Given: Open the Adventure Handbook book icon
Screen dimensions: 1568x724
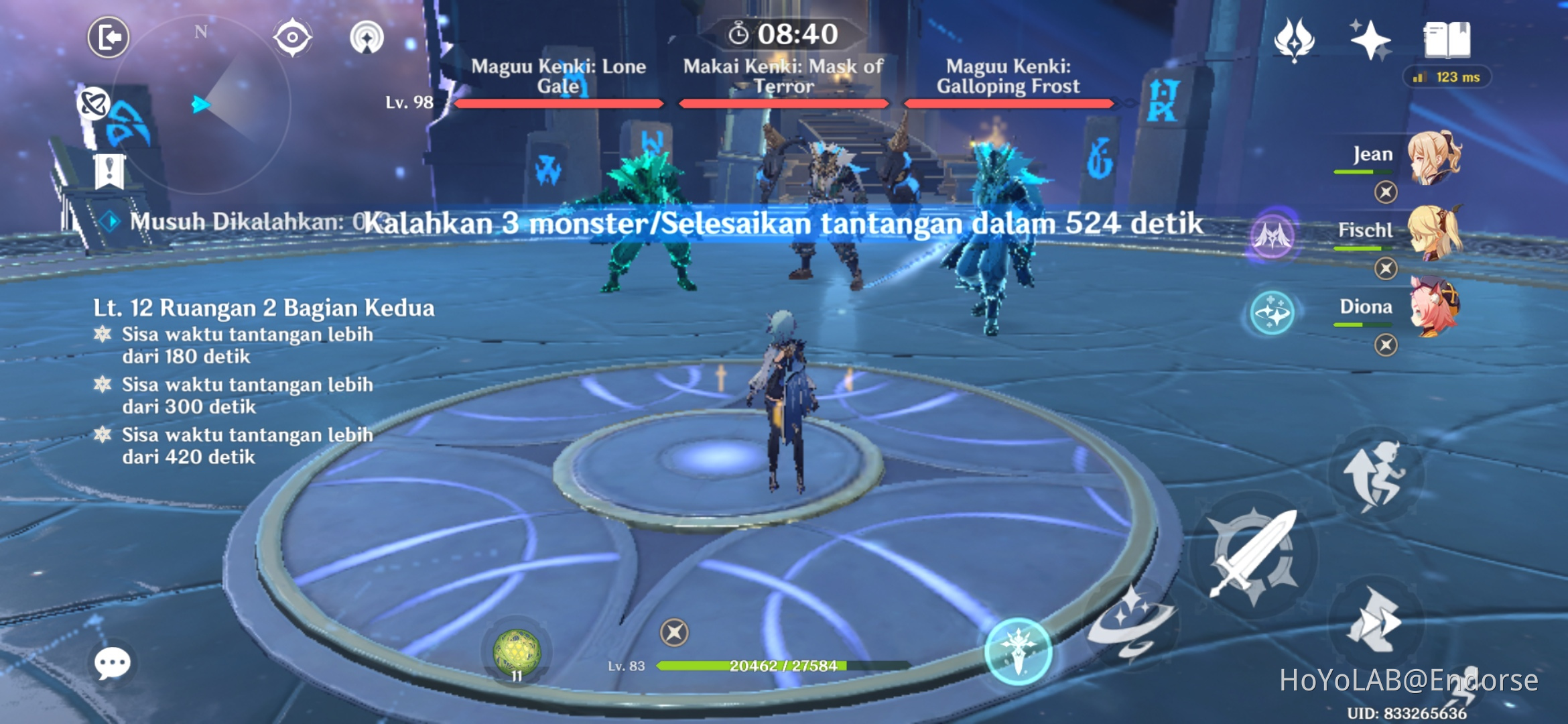Looking at the screenshot, I should 1447,40.
